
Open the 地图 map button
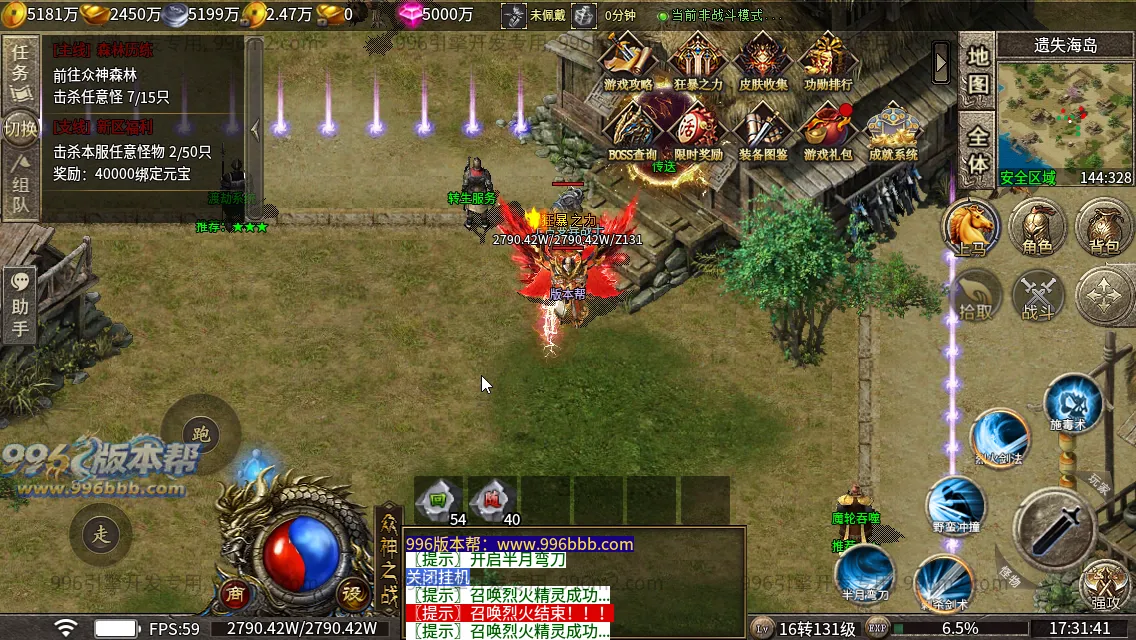click(977, 72)
